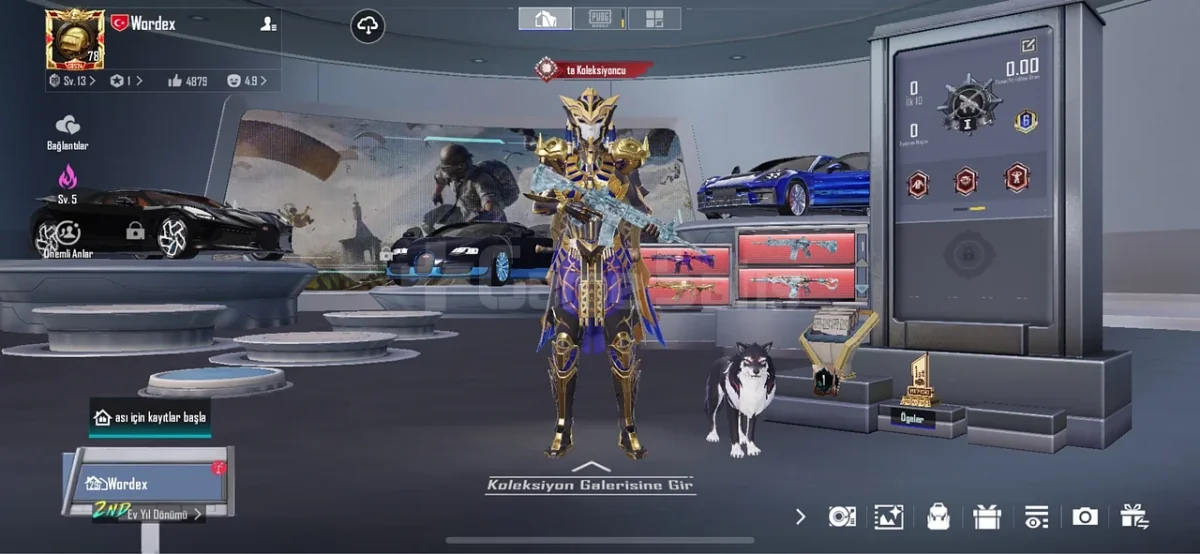Image resolution: width=1200 pixels, height=554 pixels.
Task: Switch to the PUBG Mobile tab
Action: click(600, 18)
